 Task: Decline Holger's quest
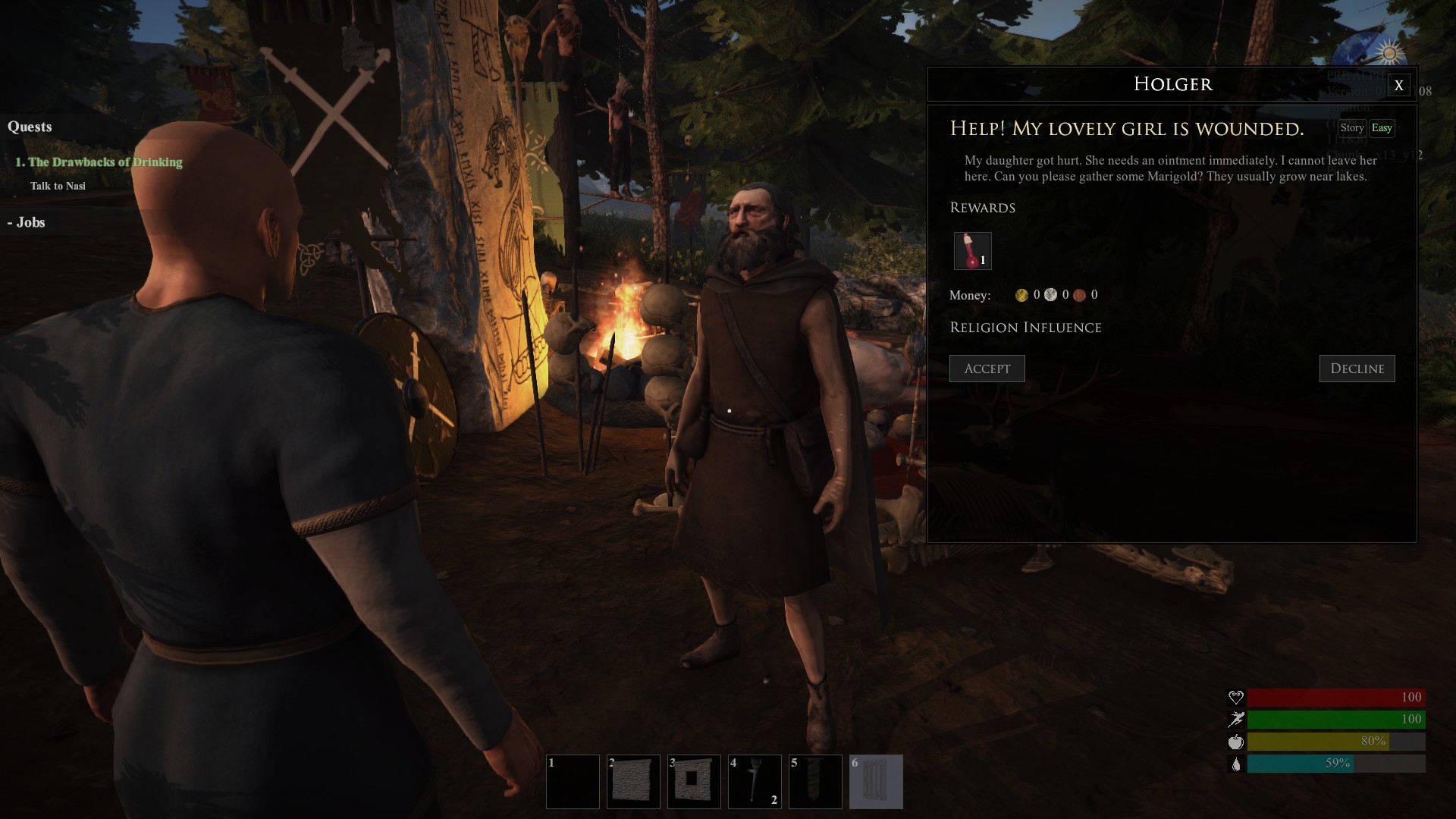1357,369
